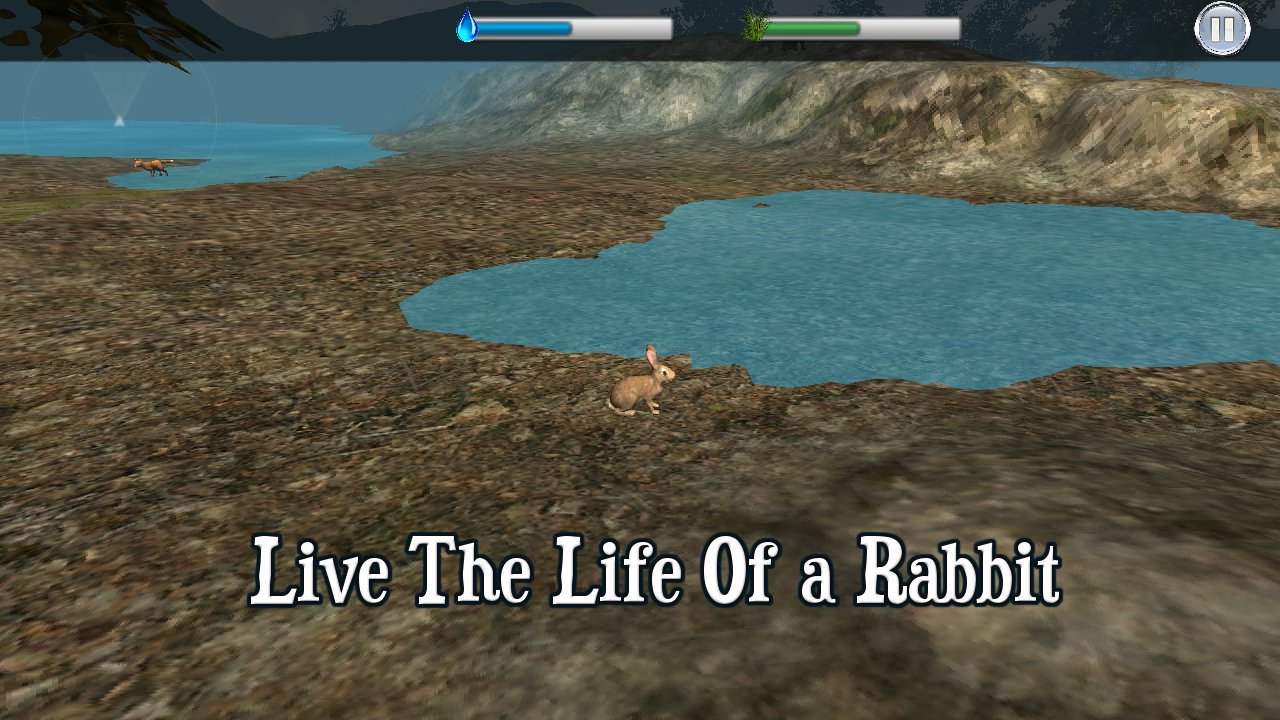
Task: Click the fox near the shoreline
Action: [148, 168]
